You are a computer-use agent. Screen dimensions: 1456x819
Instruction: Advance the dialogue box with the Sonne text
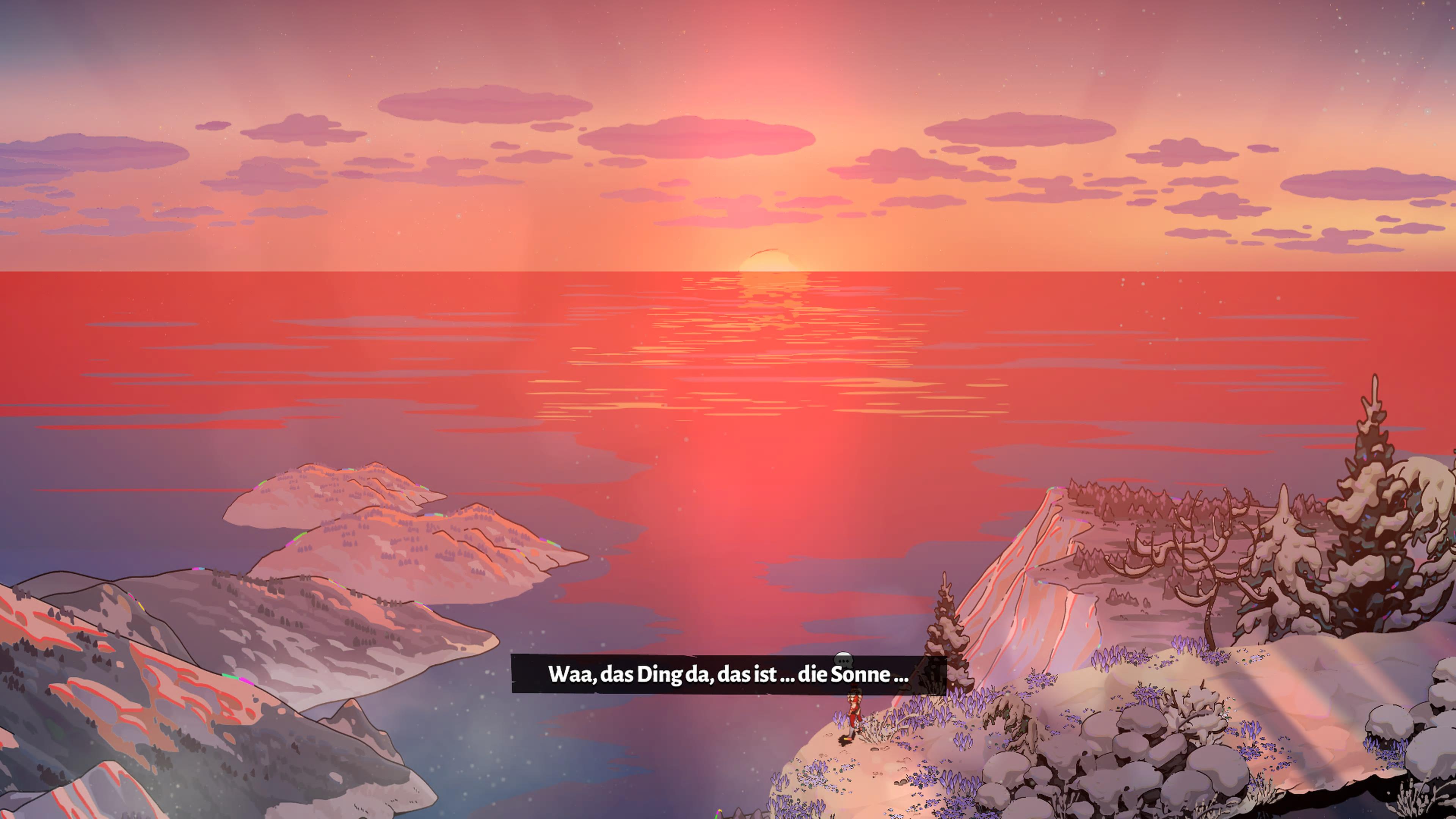tap(729, 674)
